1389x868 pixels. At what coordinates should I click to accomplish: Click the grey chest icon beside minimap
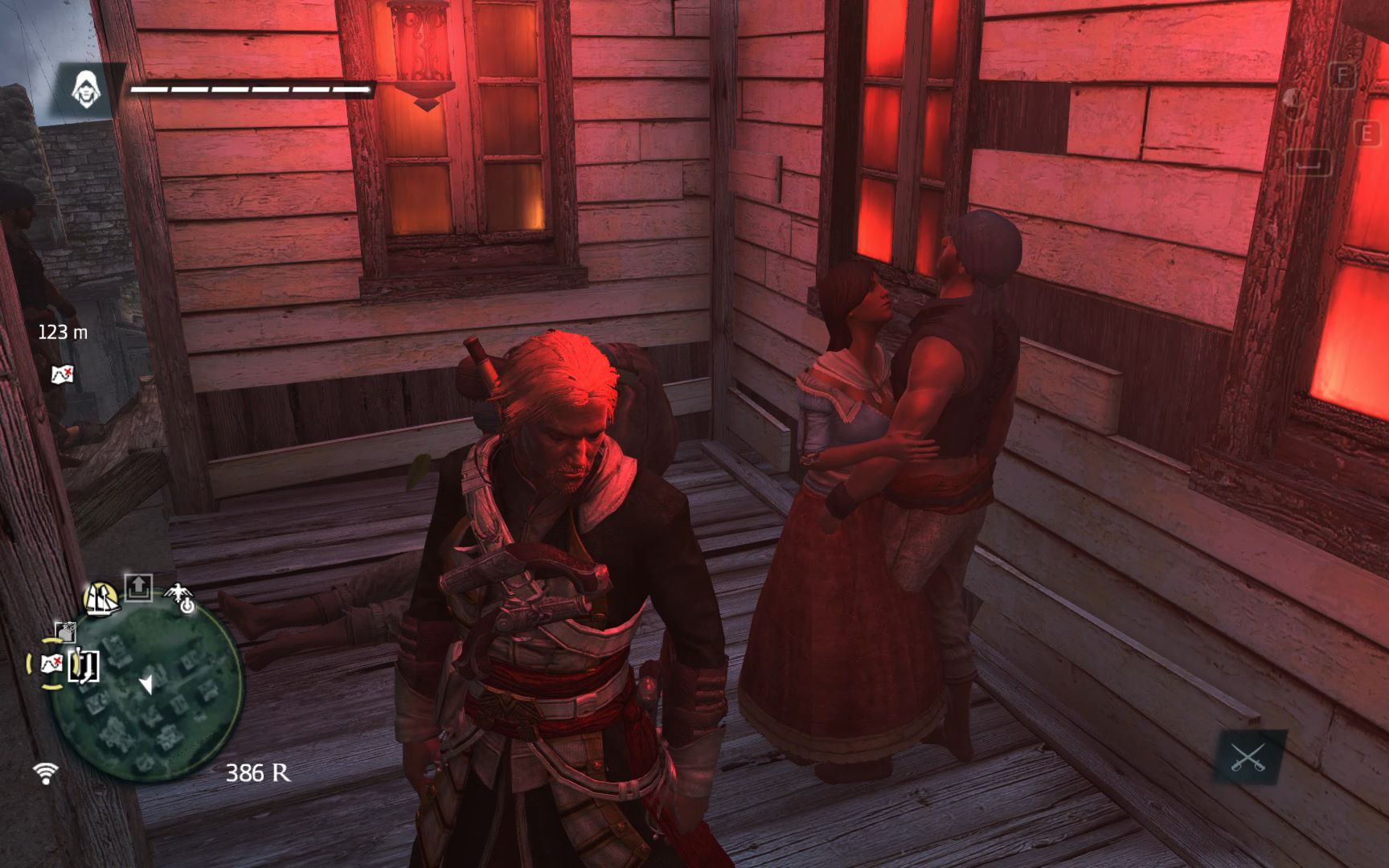click(x=65, y=631)
